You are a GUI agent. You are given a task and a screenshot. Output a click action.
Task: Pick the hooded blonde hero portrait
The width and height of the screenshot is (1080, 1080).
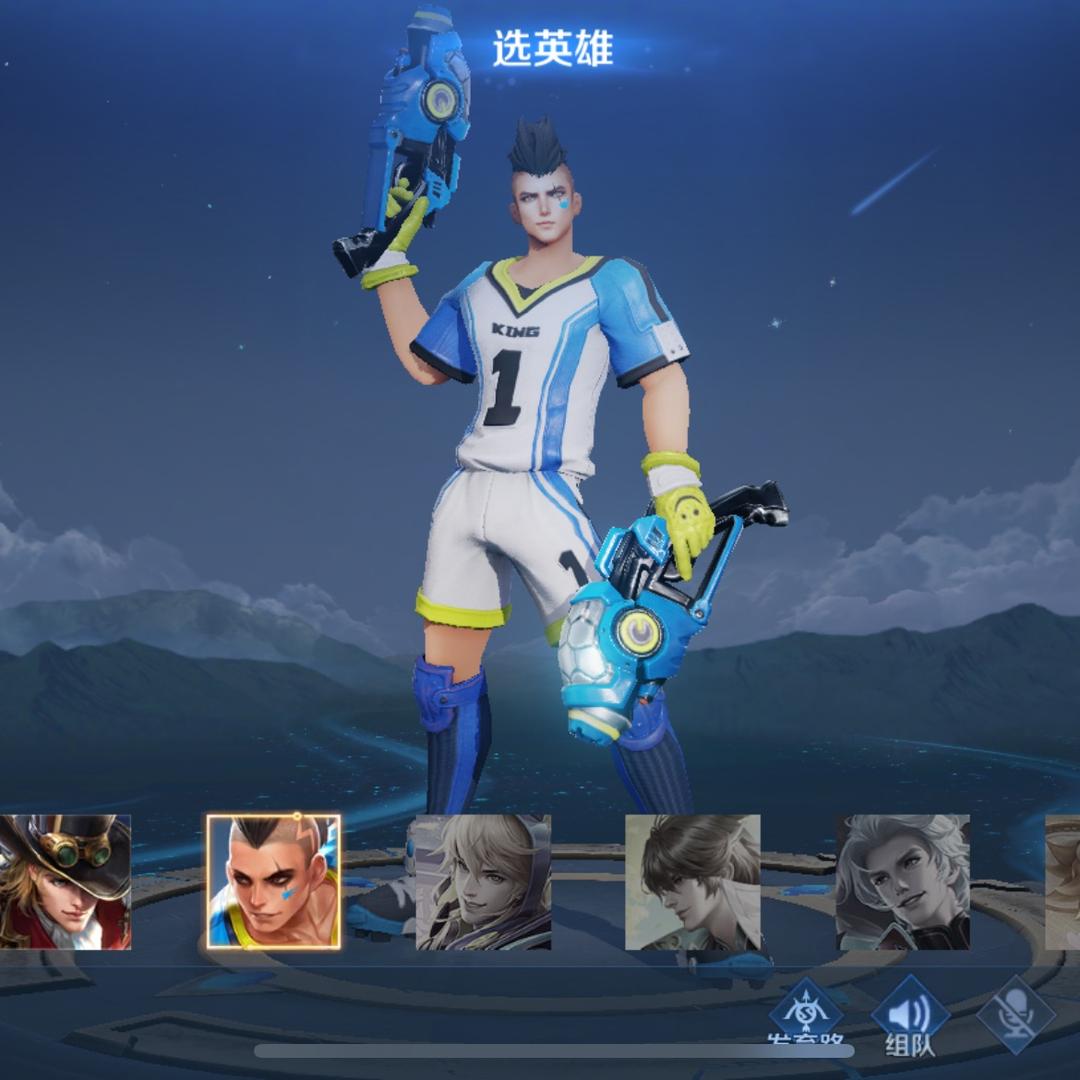tap(483, 881)
